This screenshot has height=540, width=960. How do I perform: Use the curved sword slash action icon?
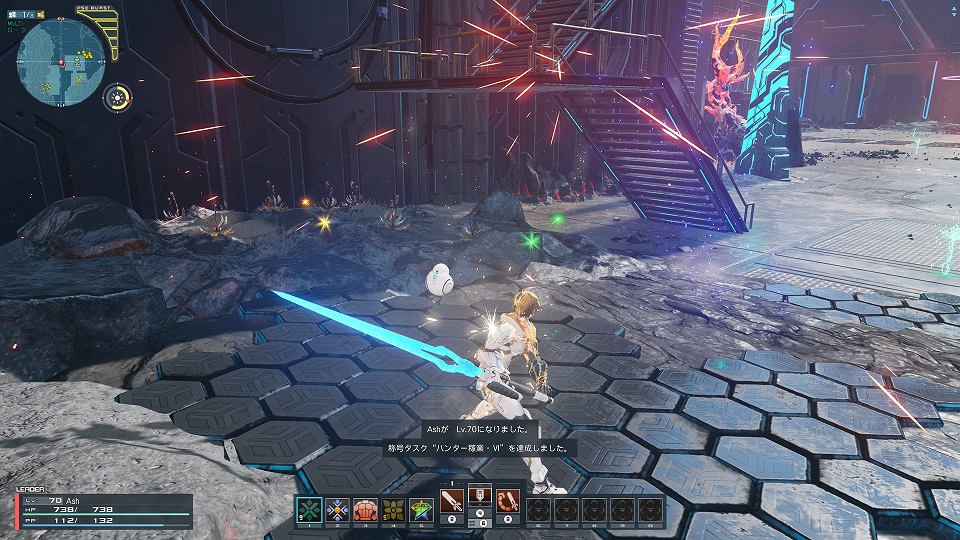coord(508,500)
